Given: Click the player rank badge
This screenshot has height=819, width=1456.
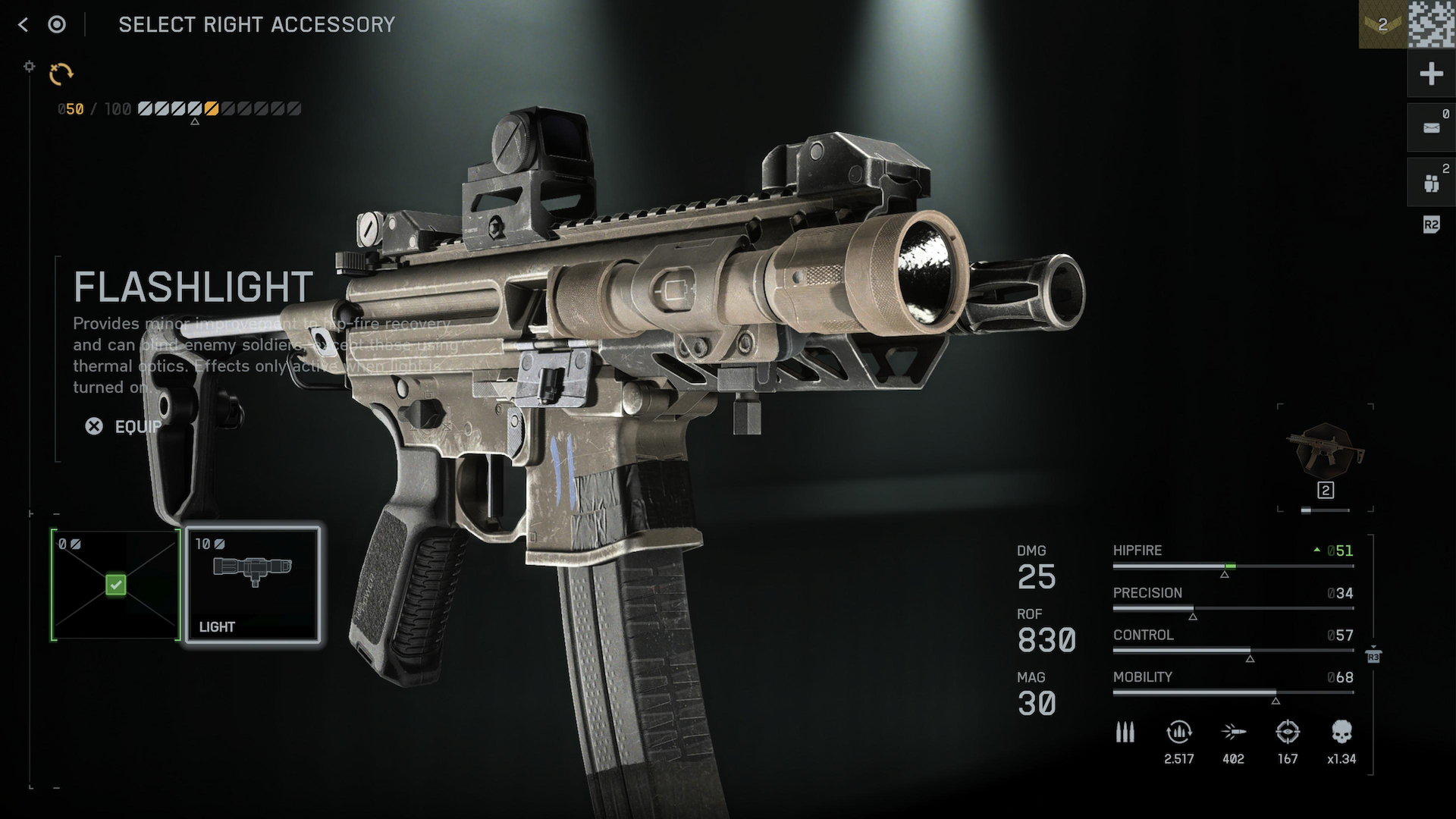Looking at the screenshot, I should click(x=1382, y=25).
